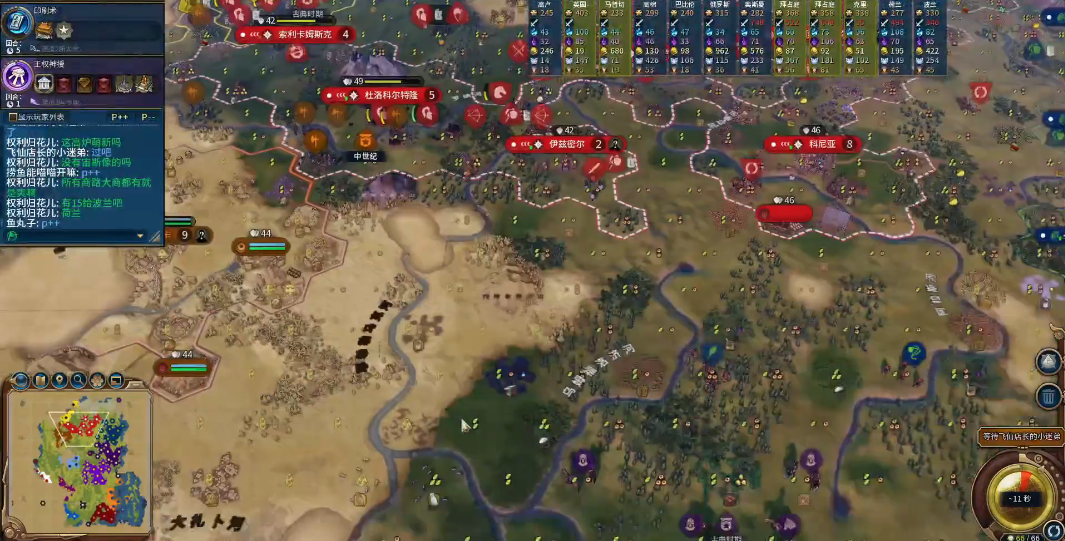
Task: Toggle the minimap flower-shaped options button
Action: pyautogui.click(x=98, y=380)
